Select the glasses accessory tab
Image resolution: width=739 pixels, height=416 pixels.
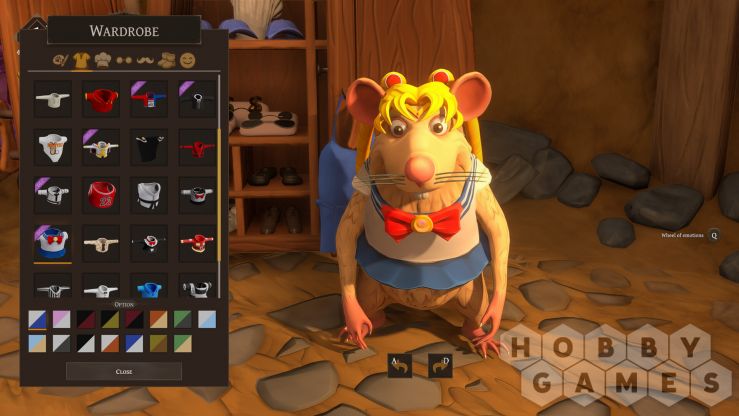[124, 62]
